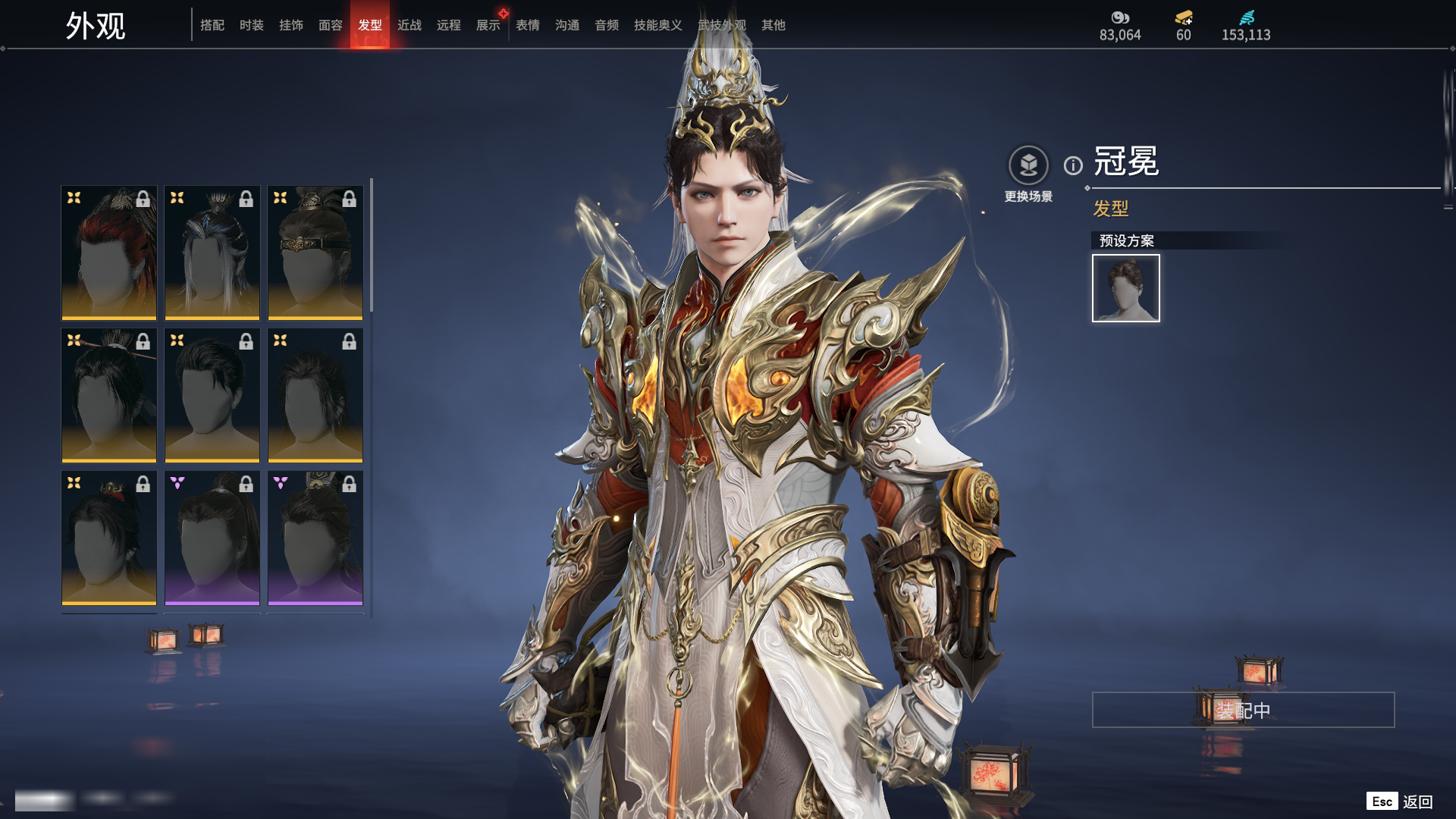Open the 近战 tab
Viewport: 1456px width, 819px height.
409,25
